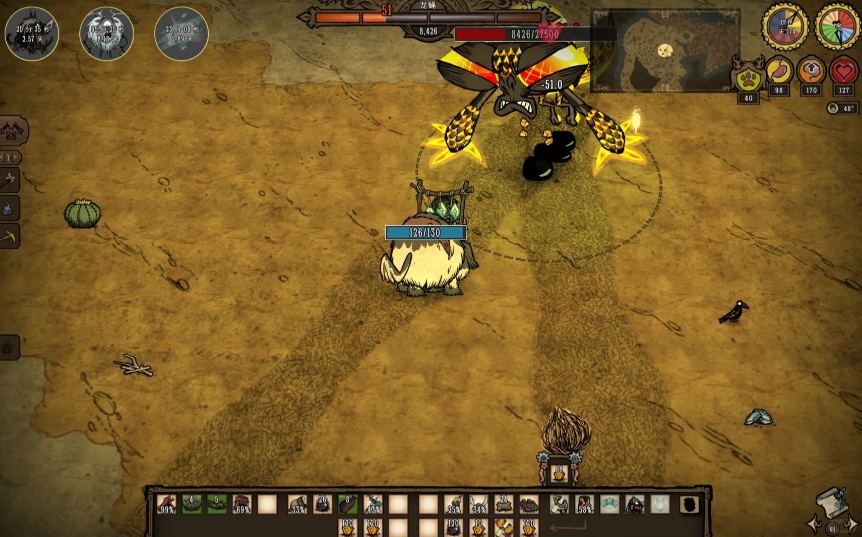
Task: Click the equipped item showing 58%
Action: (585, 504)
